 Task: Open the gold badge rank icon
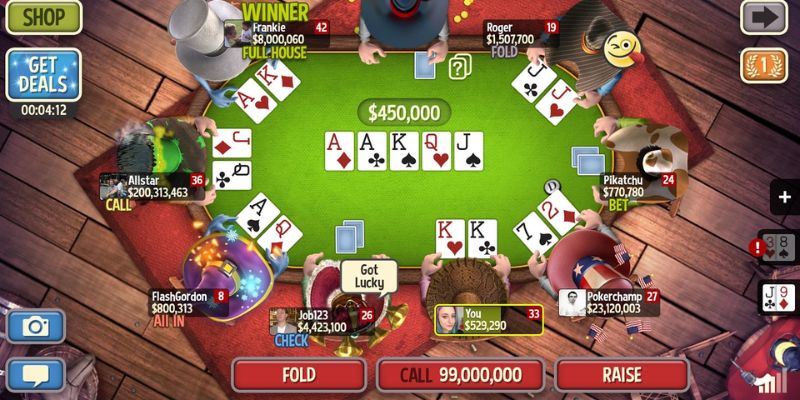[x=763, y=66]
